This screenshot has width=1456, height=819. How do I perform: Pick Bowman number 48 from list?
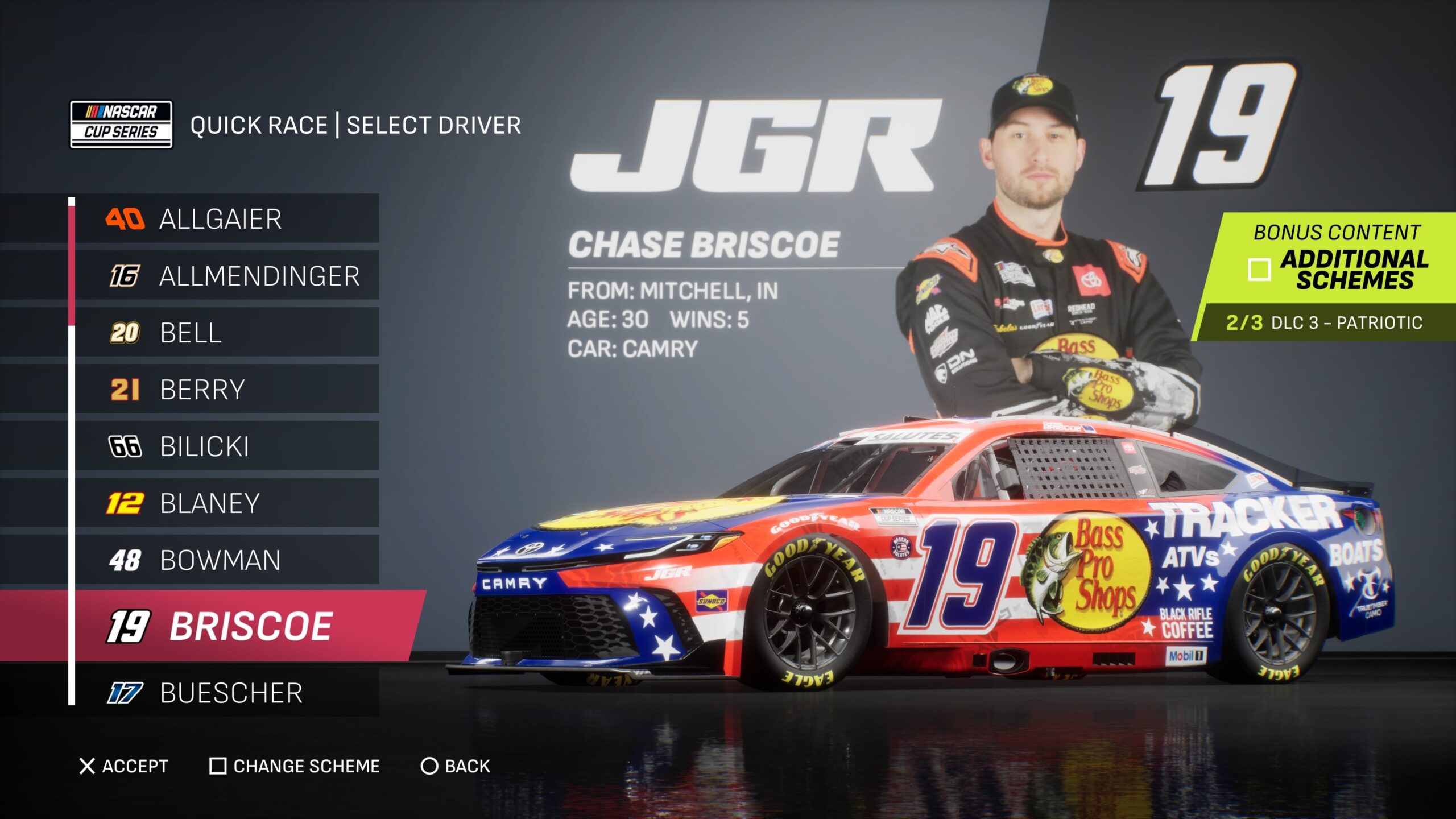[x=226, y=560]
